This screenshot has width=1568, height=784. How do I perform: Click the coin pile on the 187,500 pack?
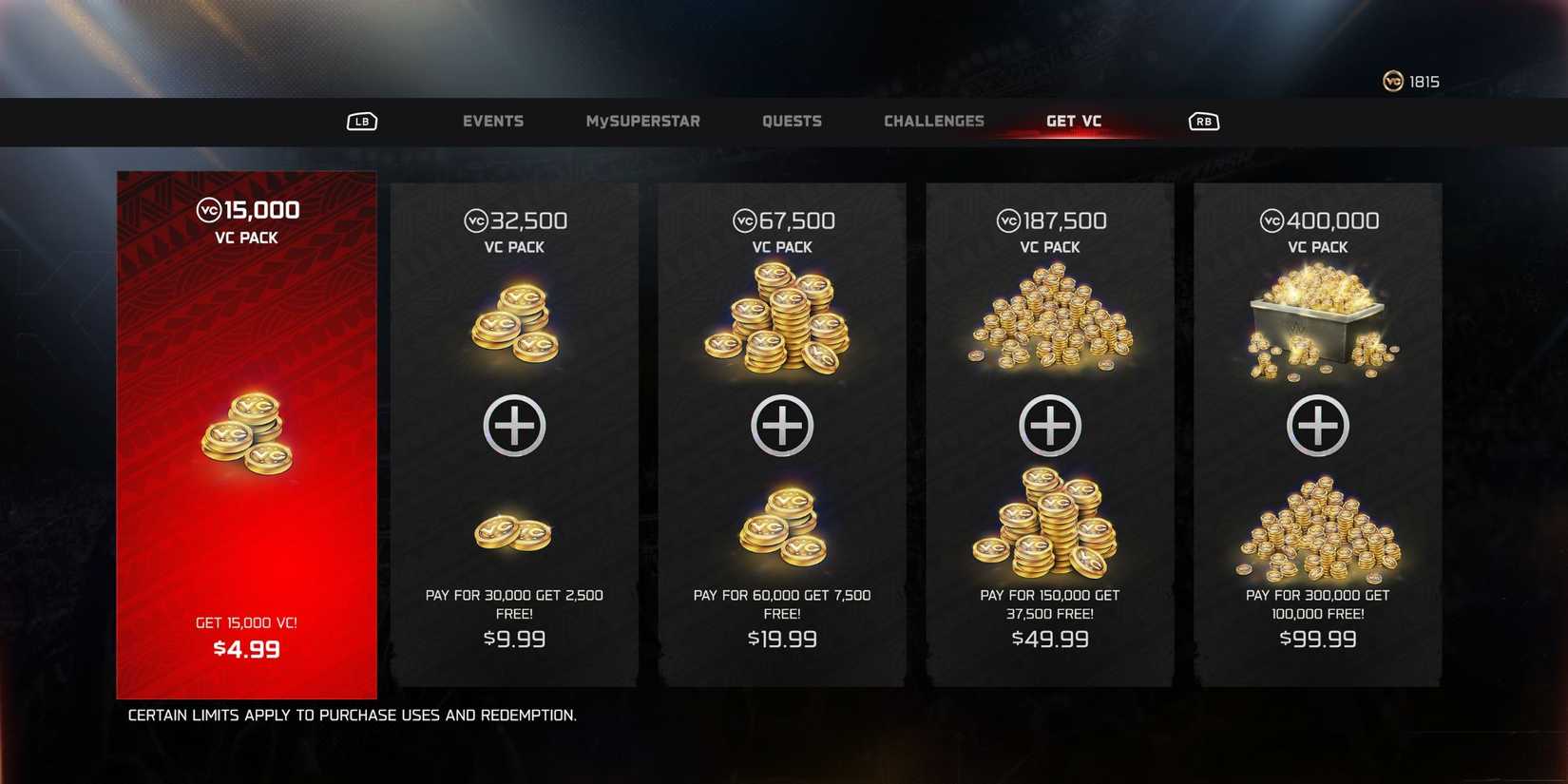(x=1049, y=318)
